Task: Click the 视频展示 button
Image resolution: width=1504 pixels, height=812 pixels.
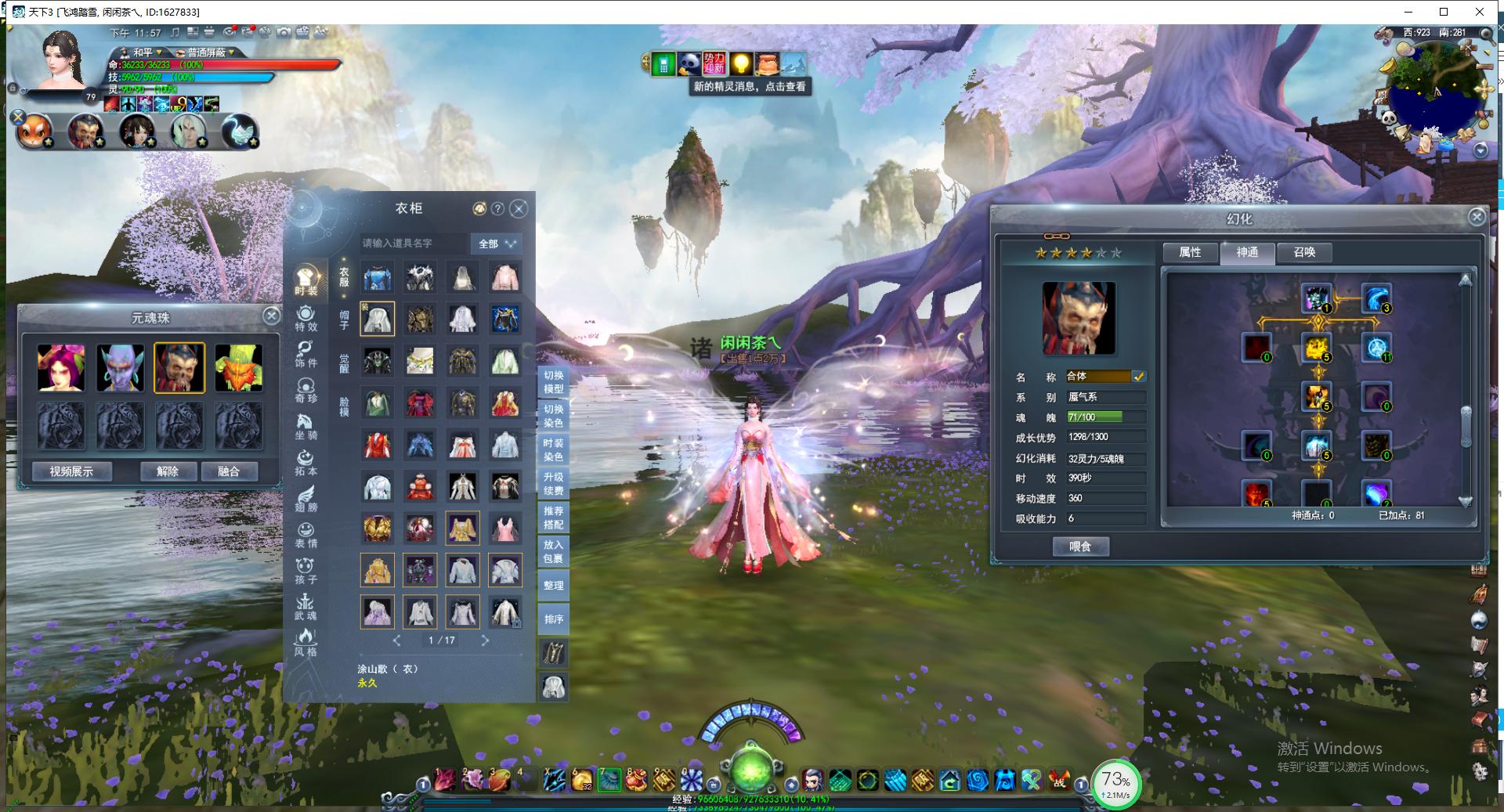Action: (x=71, y=471)
